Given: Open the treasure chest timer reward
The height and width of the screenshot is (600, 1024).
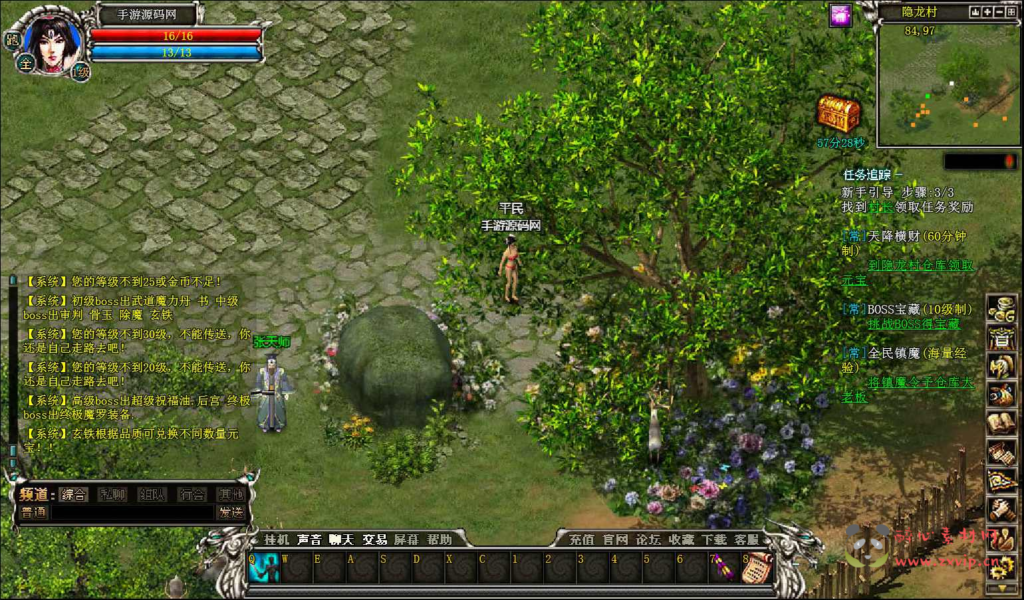Looking at the screenshot, I should [838, 114].
